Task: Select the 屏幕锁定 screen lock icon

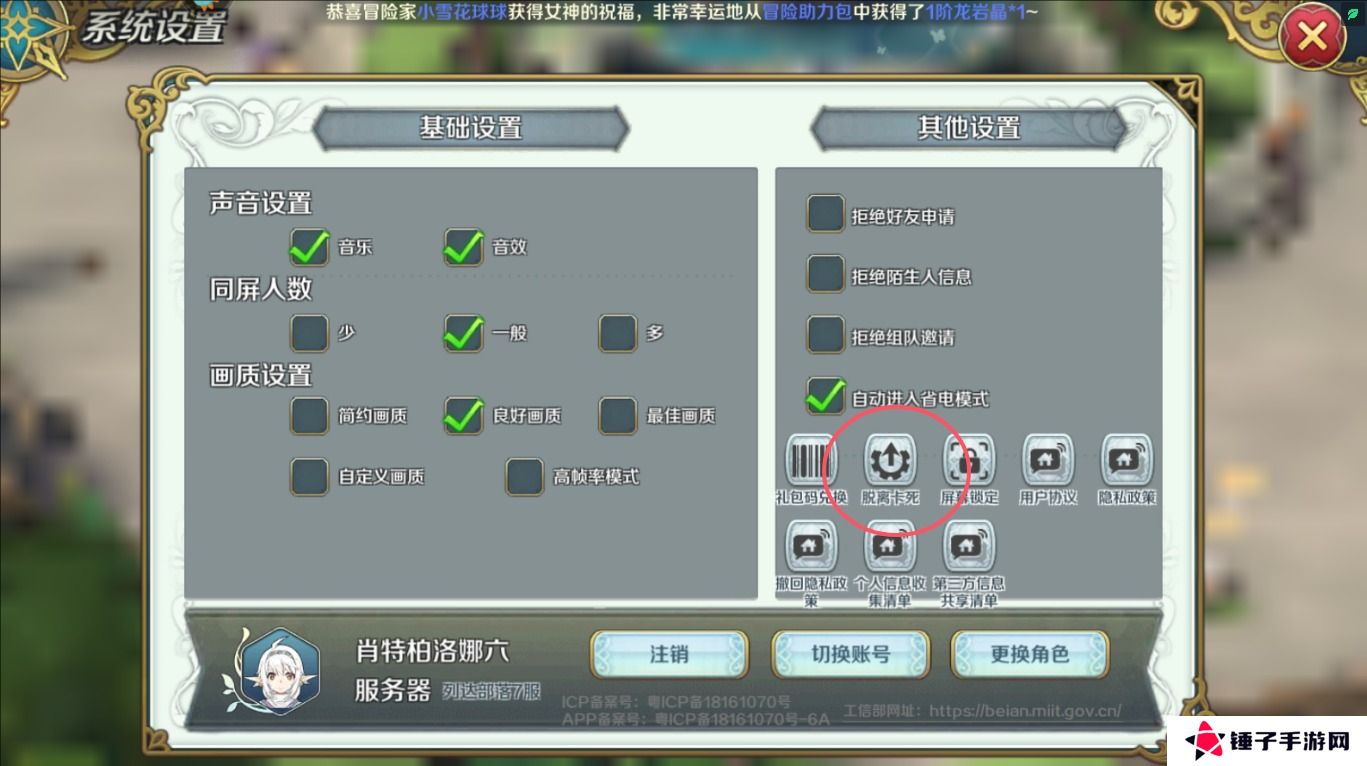Action: pos(969,461)
